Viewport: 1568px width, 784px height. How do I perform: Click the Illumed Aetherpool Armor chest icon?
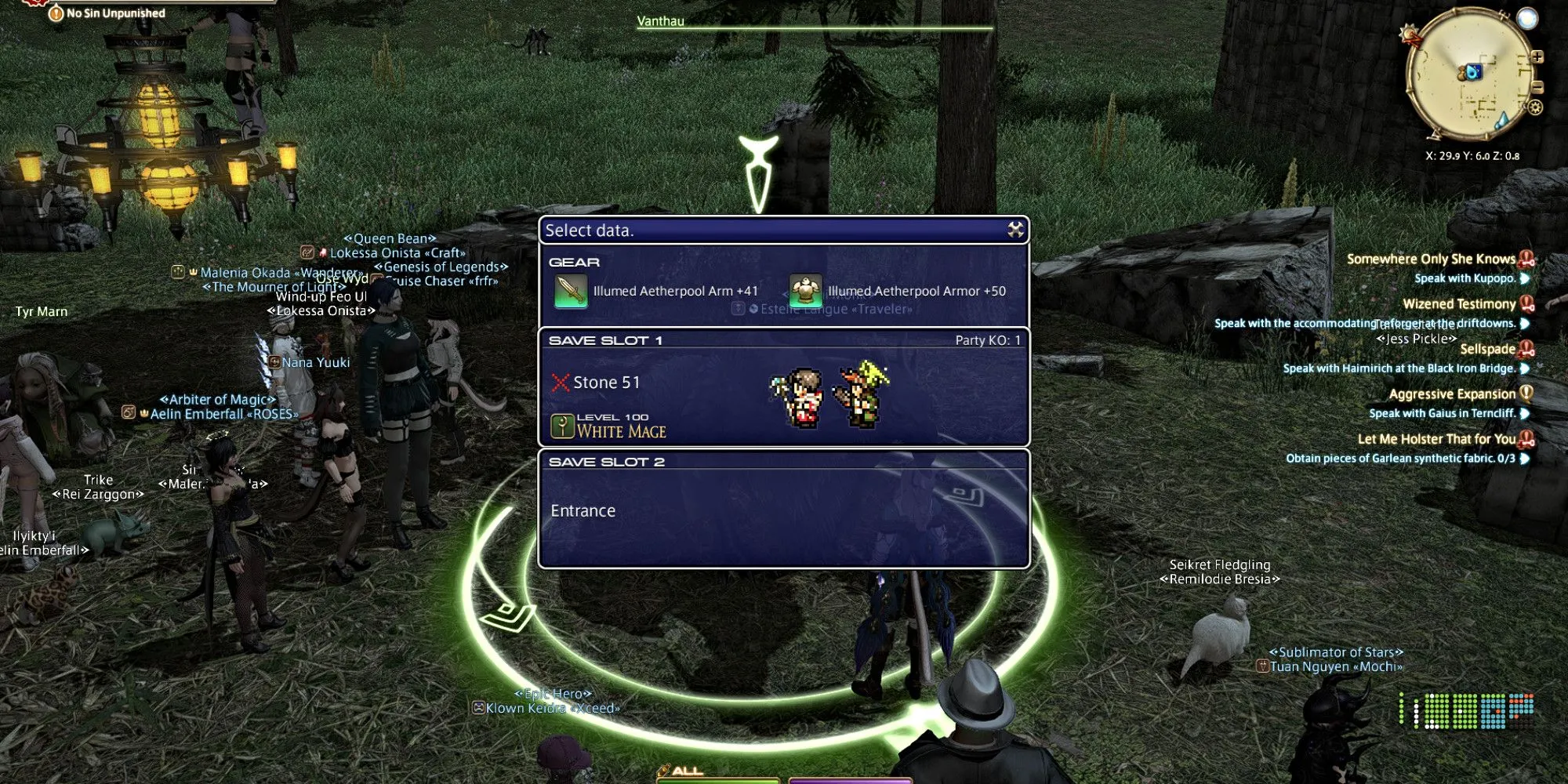point(806,290)
